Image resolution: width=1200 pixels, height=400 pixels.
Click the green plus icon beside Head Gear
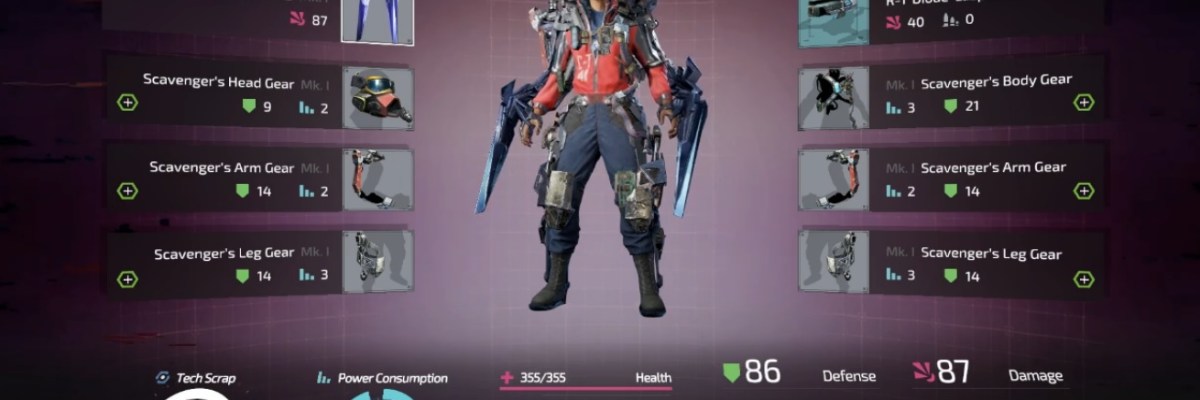tap(127, 102)
